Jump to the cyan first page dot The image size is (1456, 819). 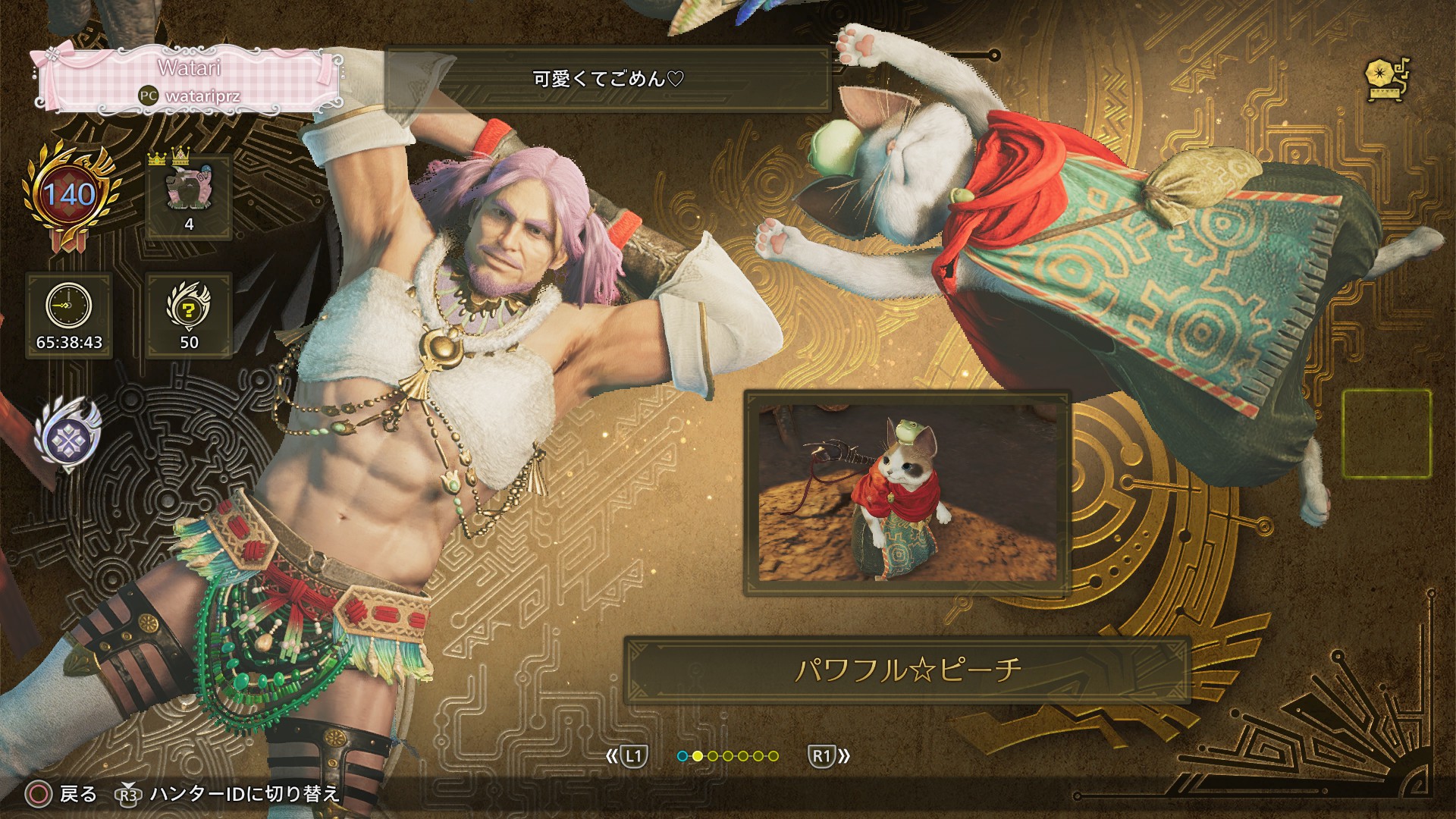(682, 756)
